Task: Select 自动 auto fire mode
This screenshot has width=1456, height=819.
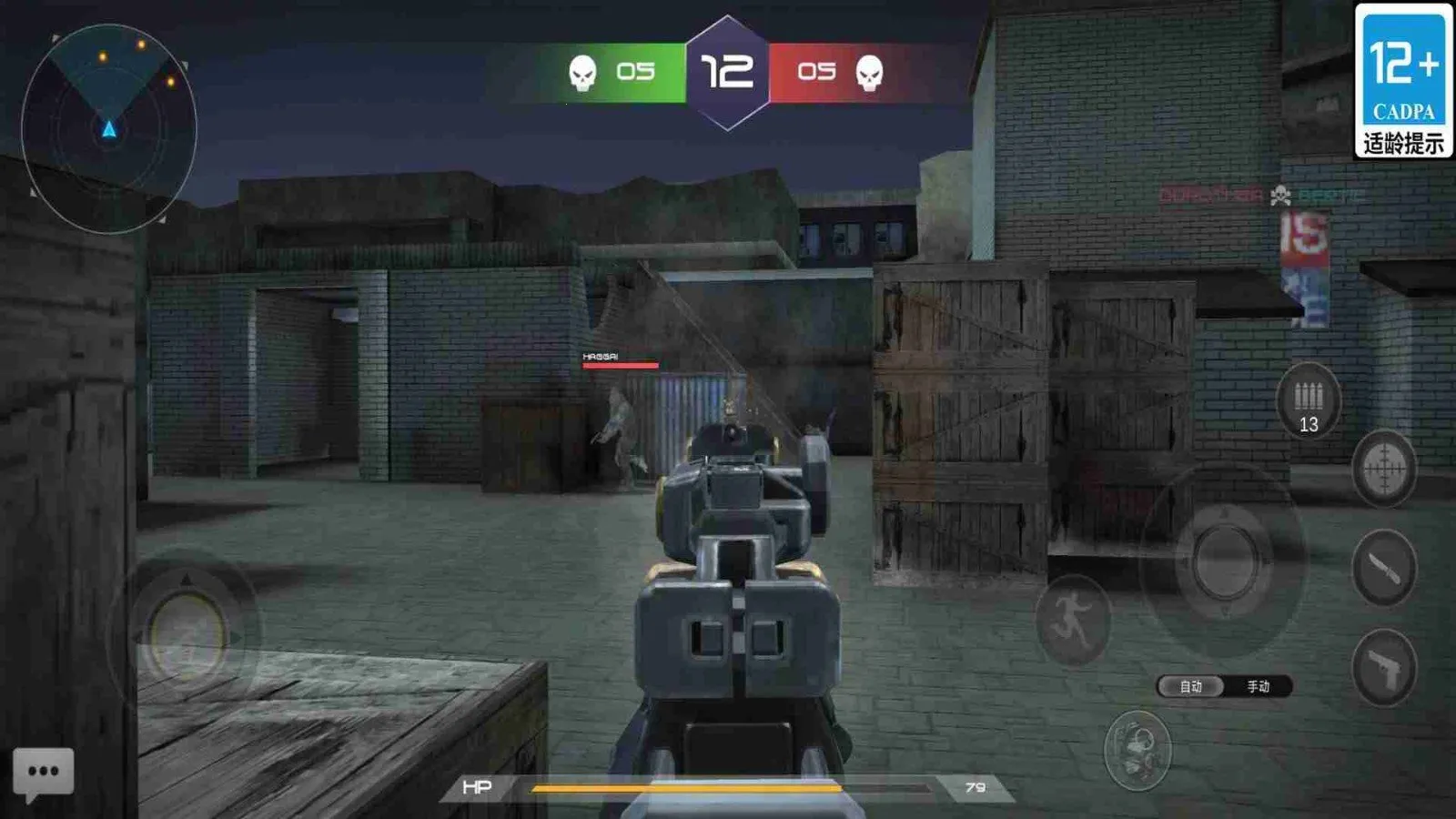Action: [1191, 686]
